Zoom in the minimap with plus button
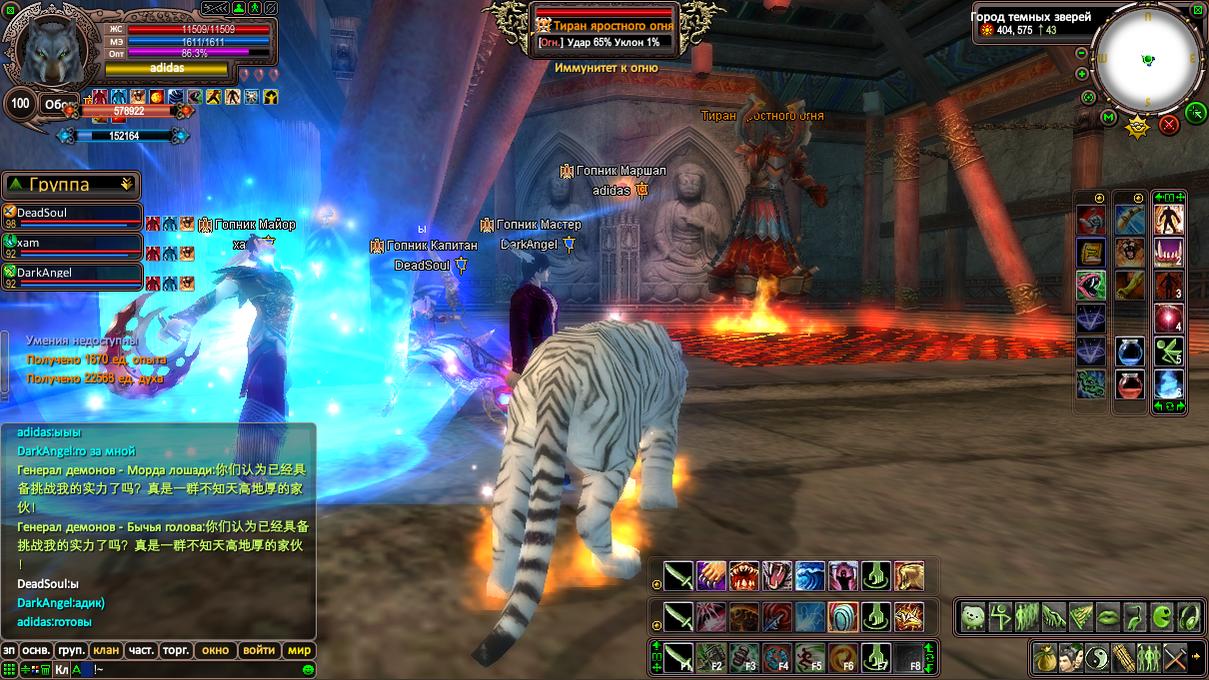This screenshot has width=1209, height=680. click(x=1082, y=74)
